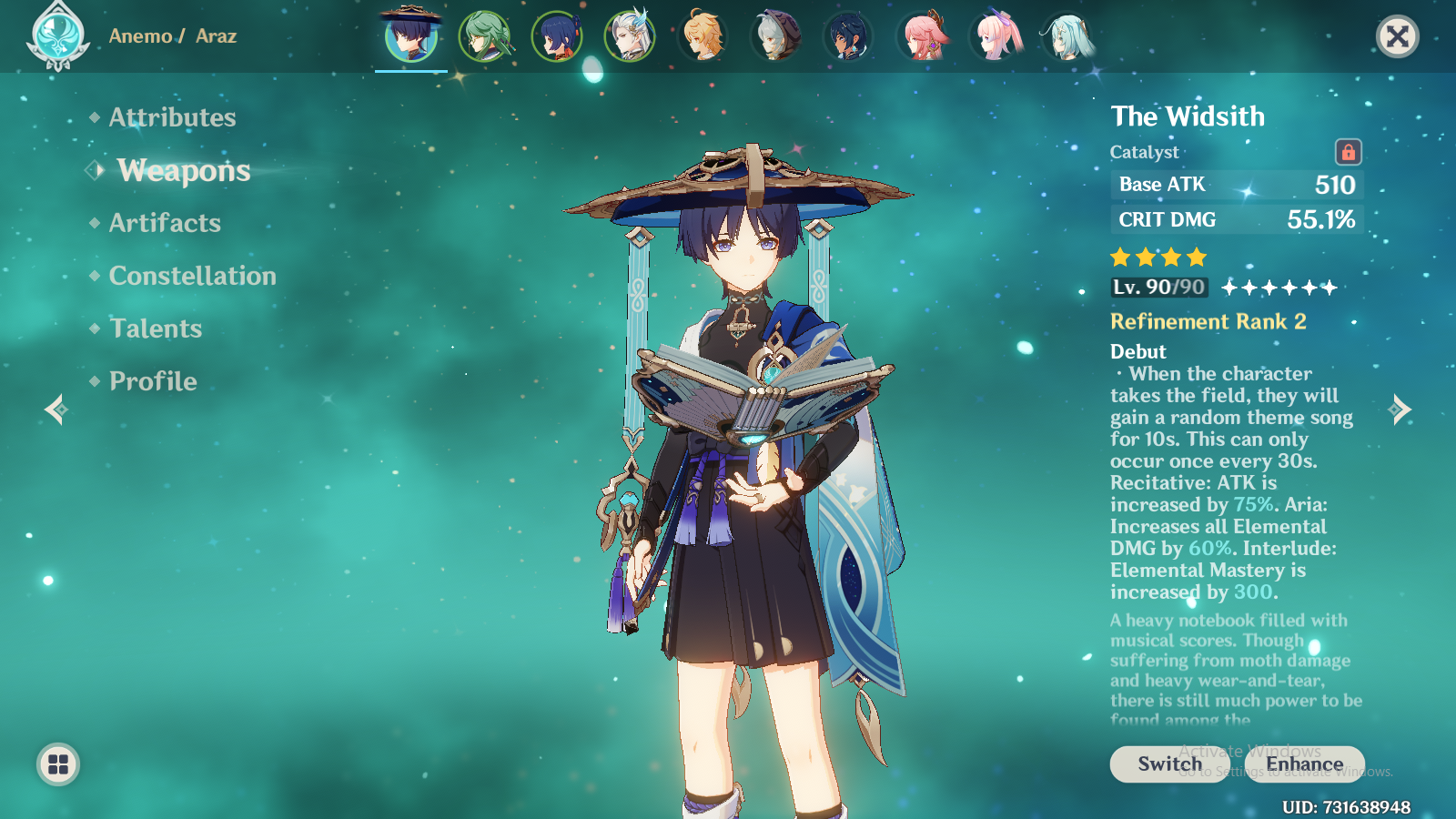Click left arrow to view previous character
Viewport: 1456px width, 819px height.
click(x=55, y=411)
